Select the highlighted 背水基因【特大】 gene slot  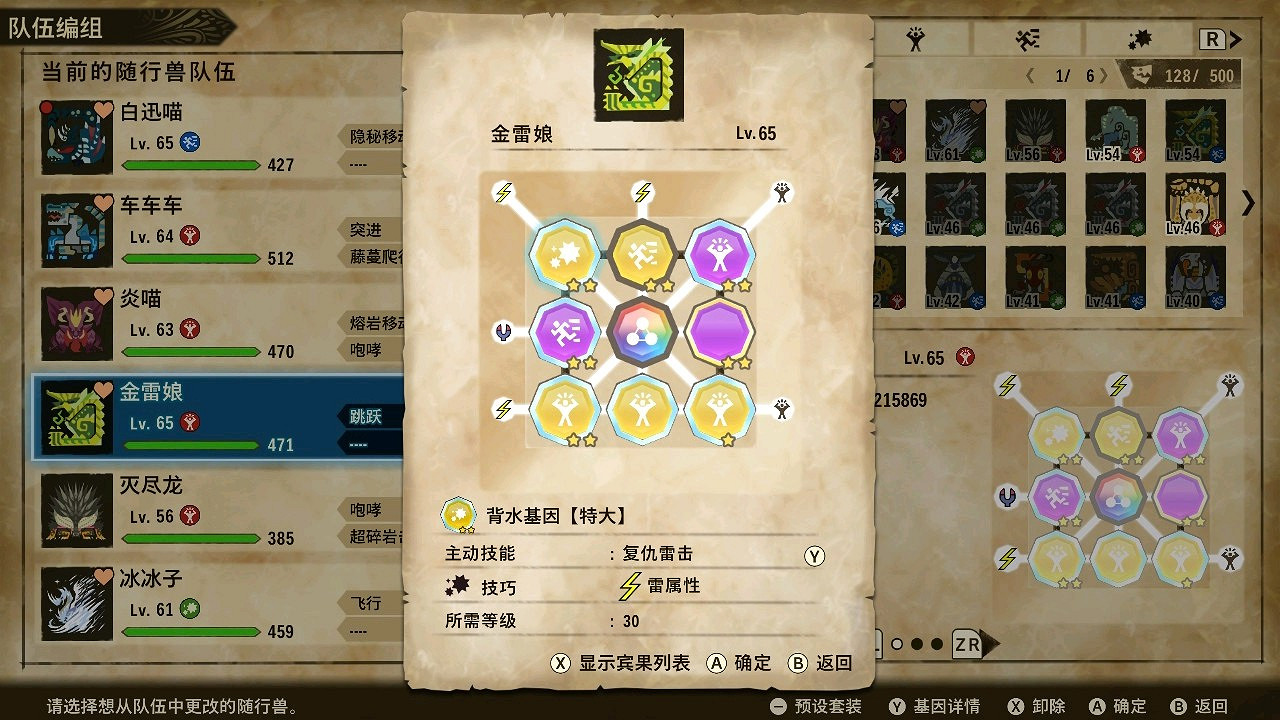[563, 255]
